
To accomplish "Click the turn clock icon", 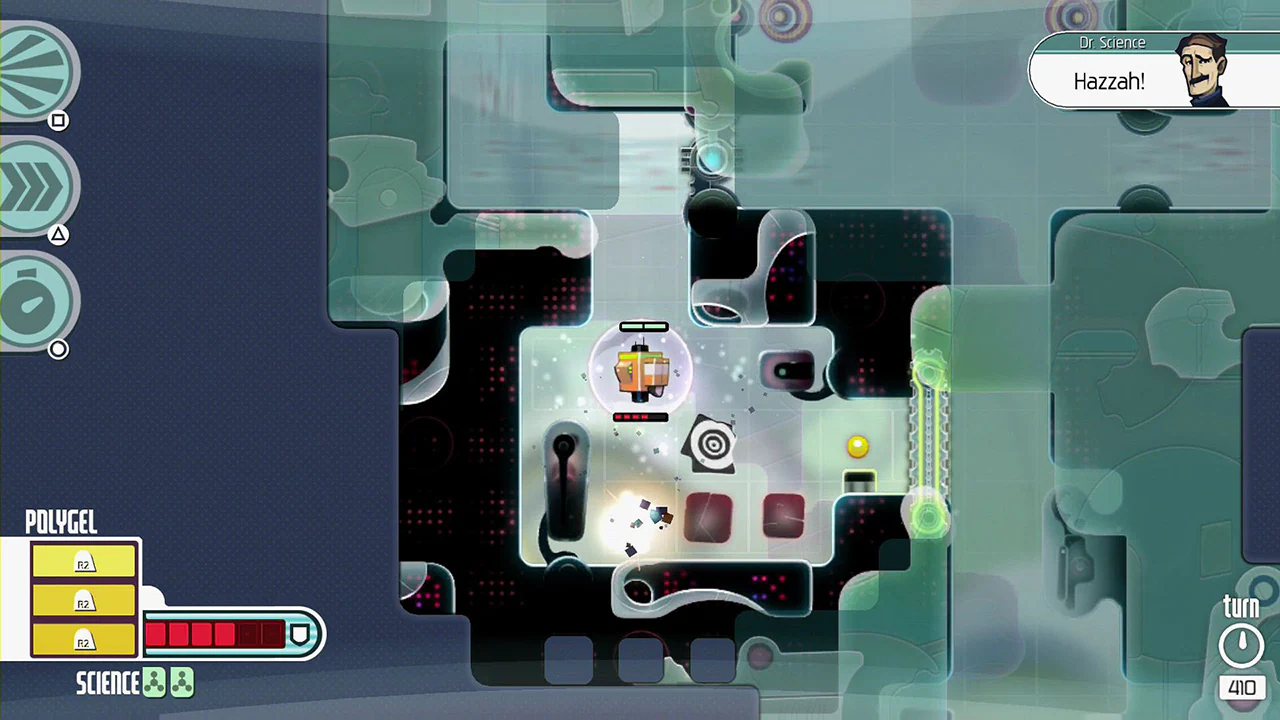I will point(1241,643).
